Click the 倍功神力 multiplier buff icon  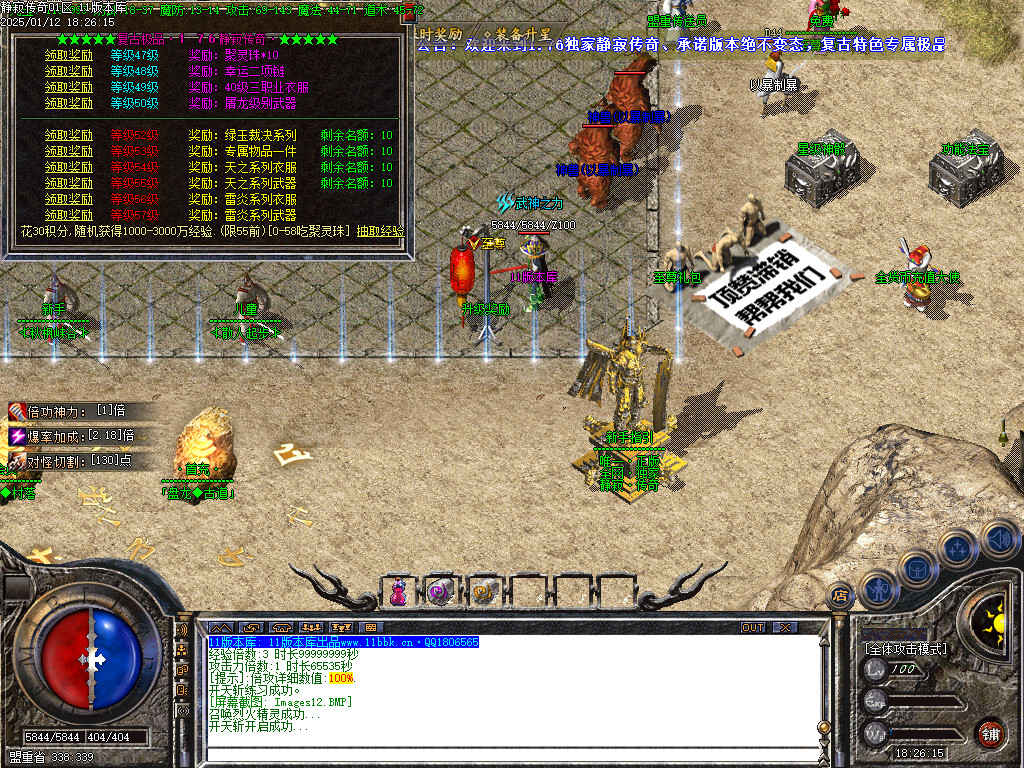tap(17, 411)
